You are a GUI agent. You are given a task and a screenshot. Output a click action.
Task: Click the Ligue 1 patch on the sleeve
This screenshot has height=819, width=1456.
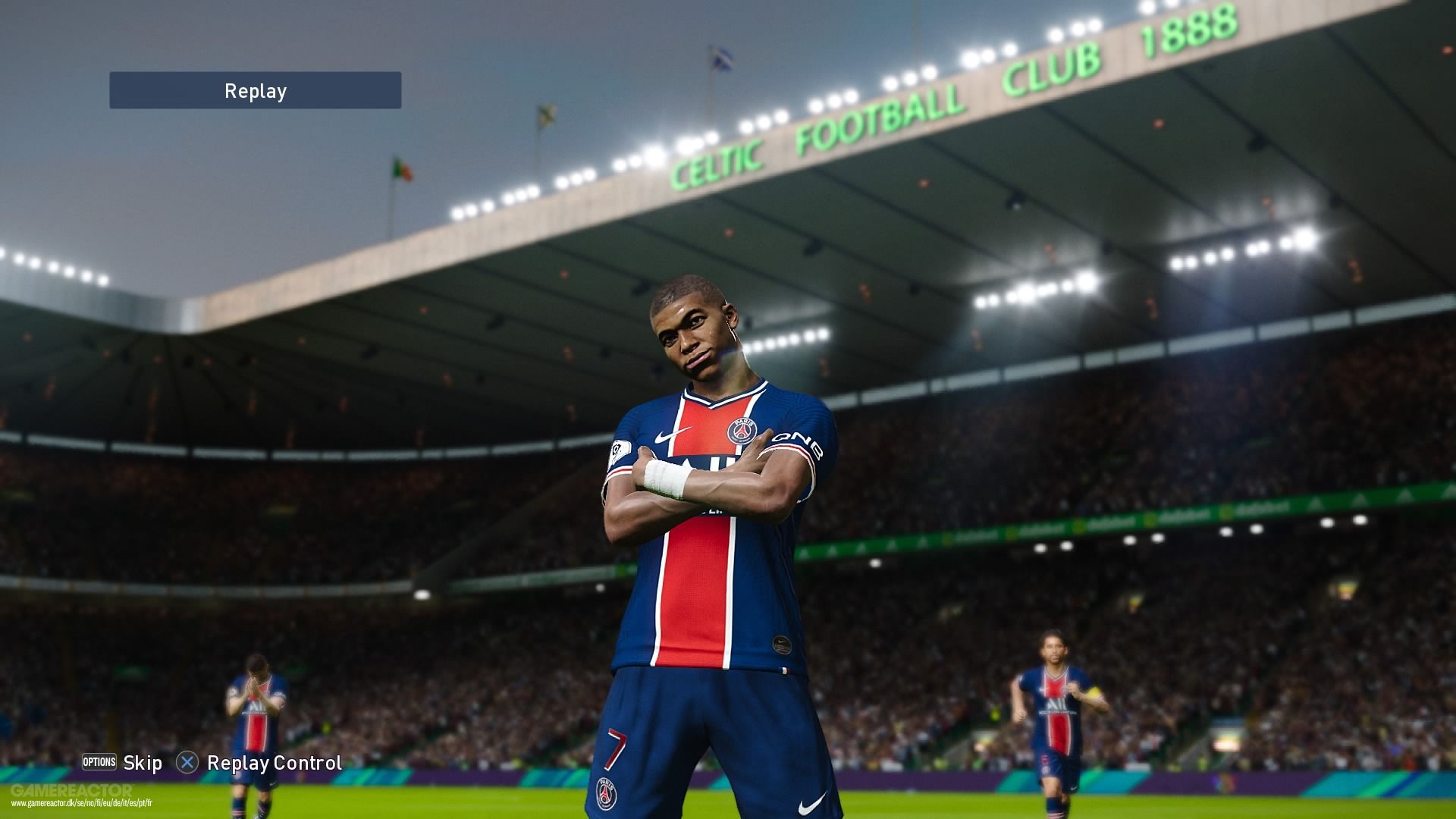(620, 450)
